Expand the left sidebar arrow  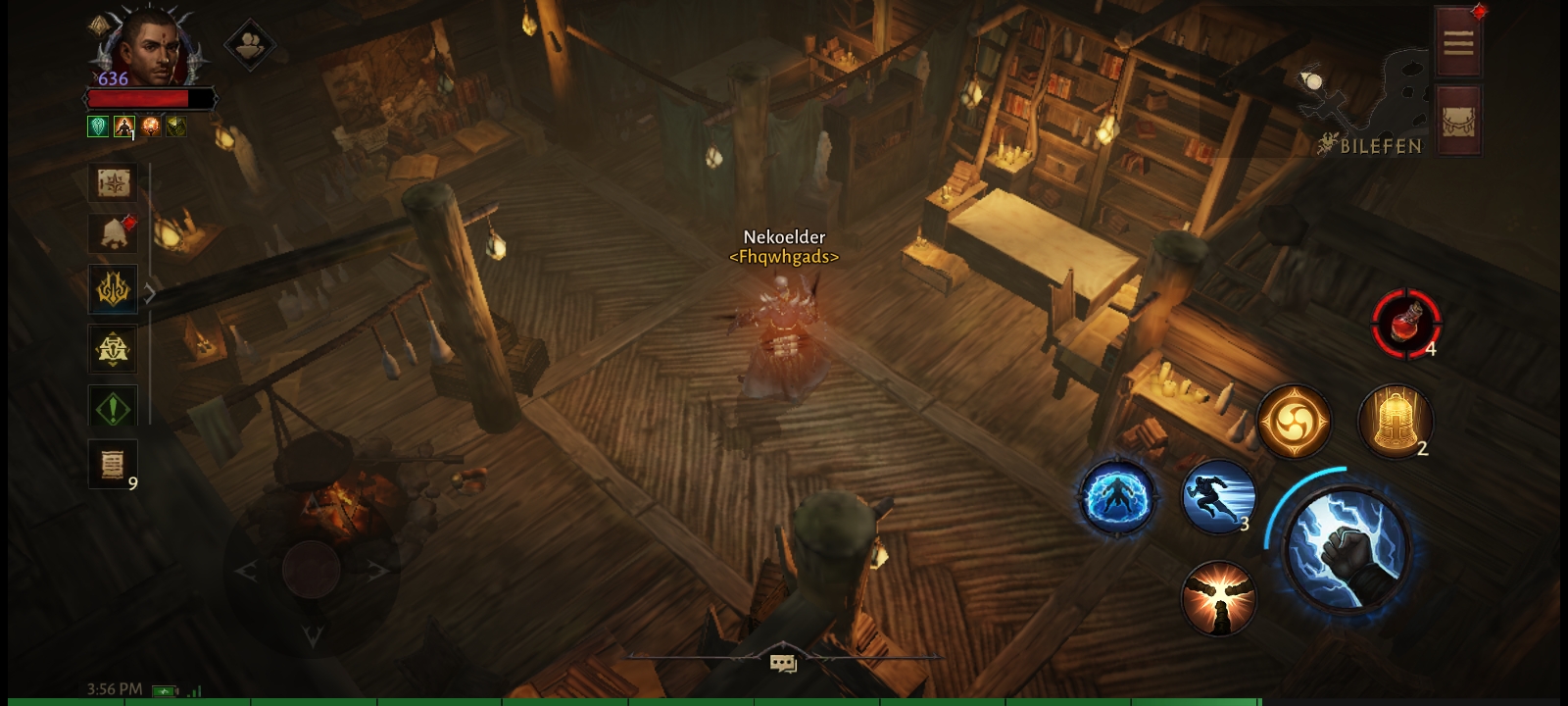tap(150, 292)
